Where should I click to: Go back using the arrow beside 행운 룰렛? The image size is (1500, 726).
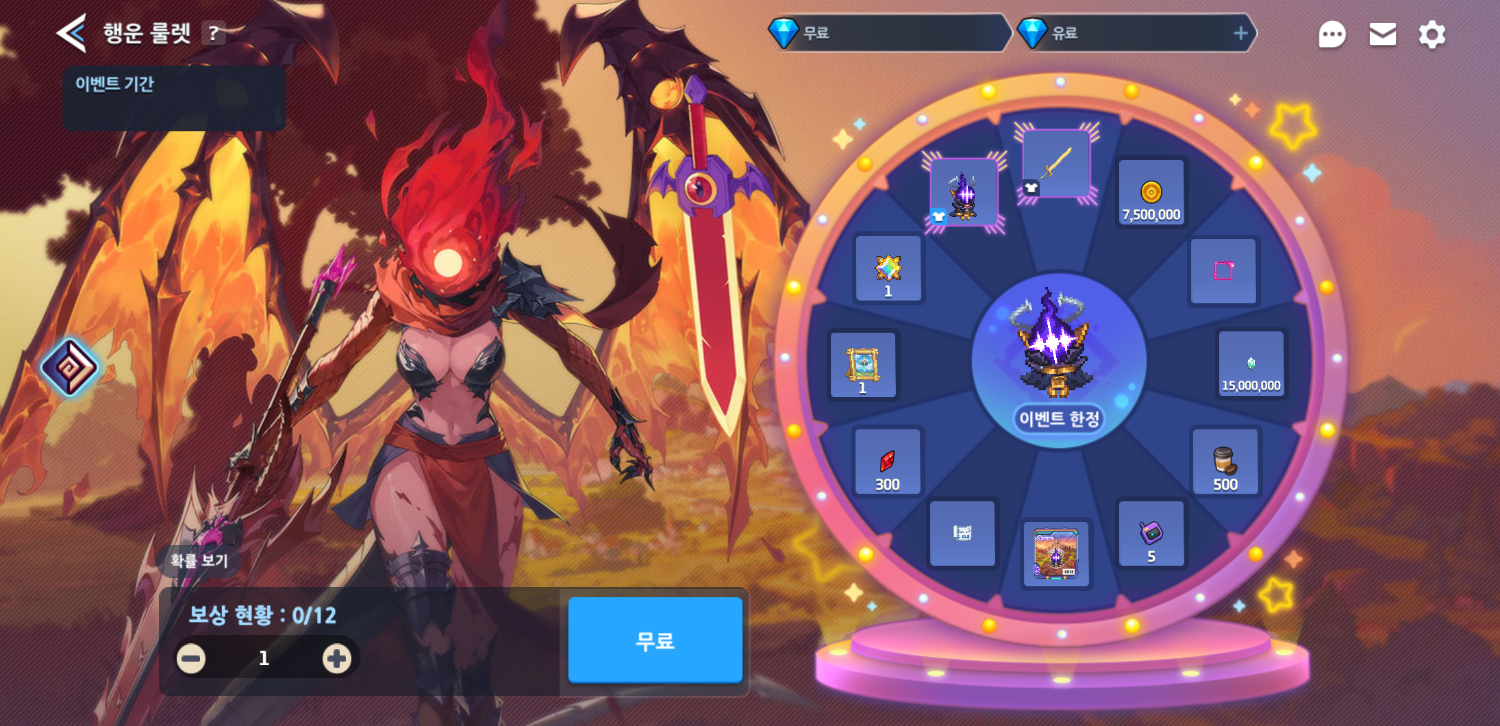(x=71, y=33)
